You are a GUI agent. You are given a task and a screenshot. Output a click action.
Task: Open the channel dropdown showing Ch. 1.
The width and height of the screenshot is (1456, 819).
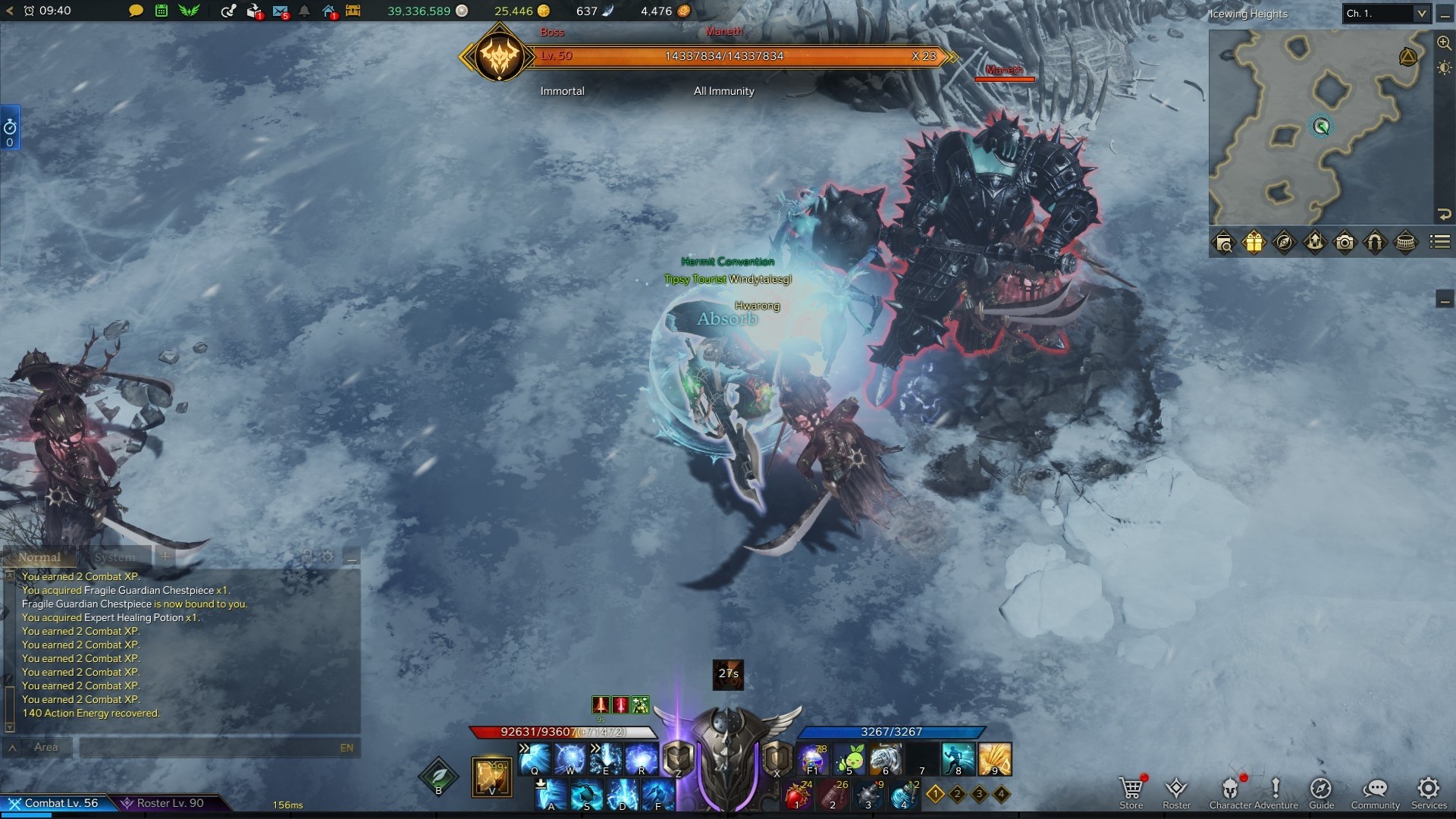[x=1385, y=14]
